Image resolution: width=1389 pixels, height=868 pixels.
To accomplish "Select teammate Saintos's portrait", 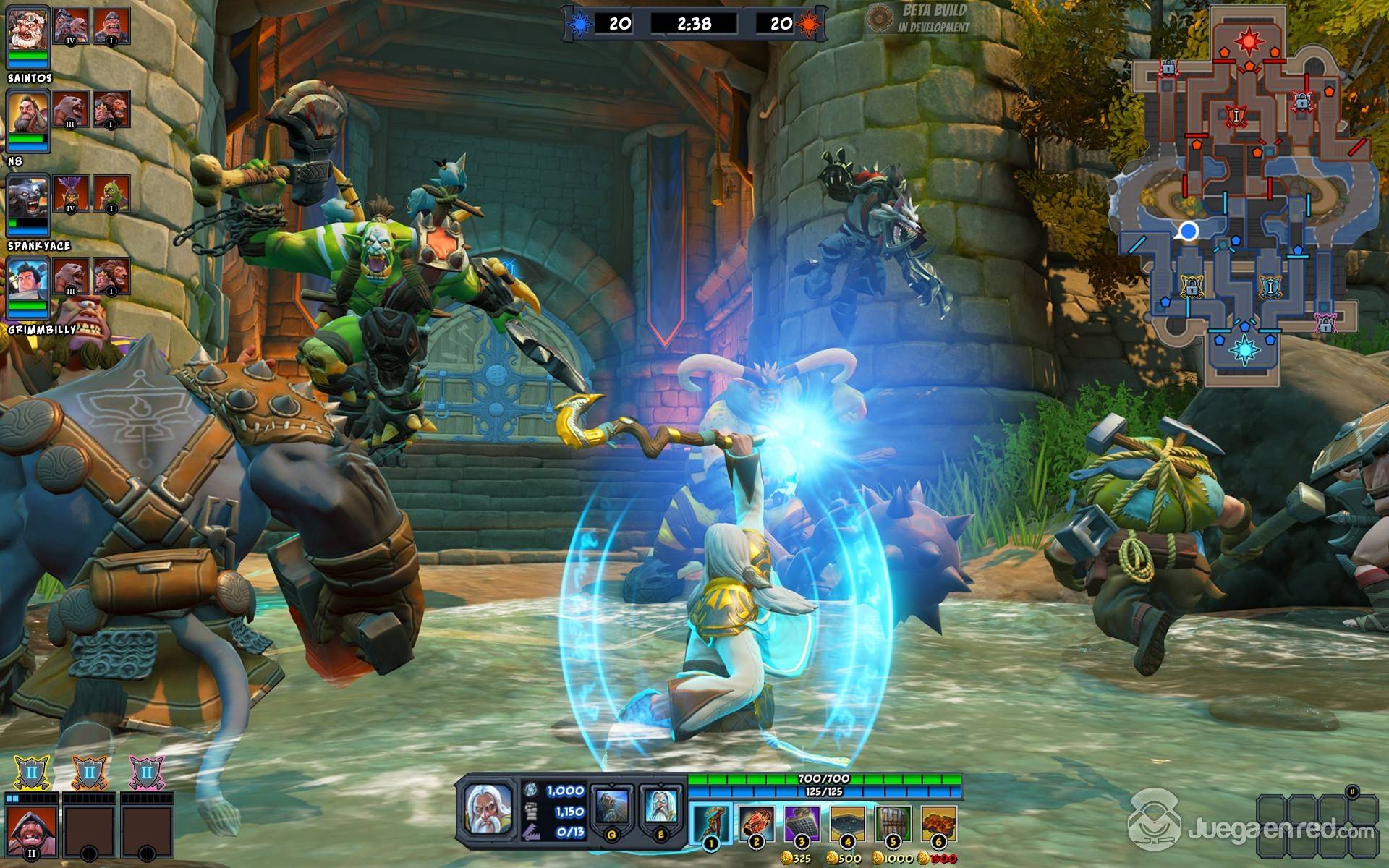I will [28, 29].
